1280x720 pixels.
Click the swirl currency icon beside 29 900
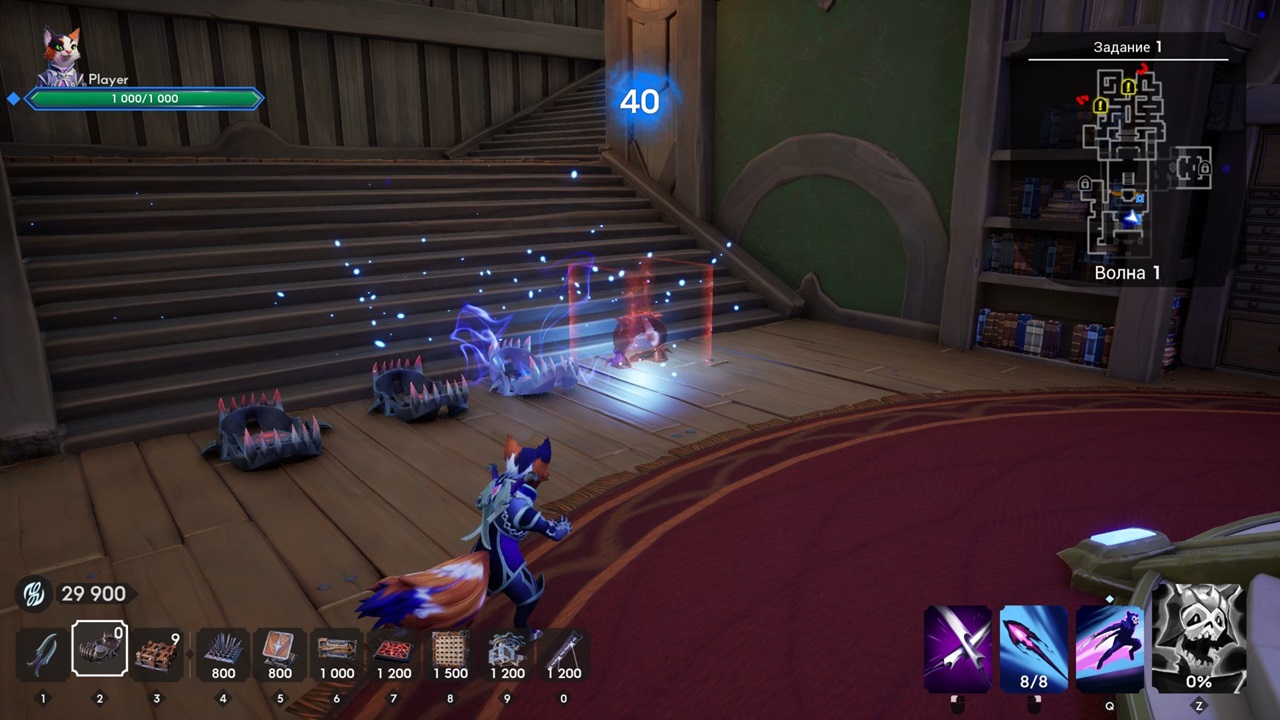coord(33,594)
